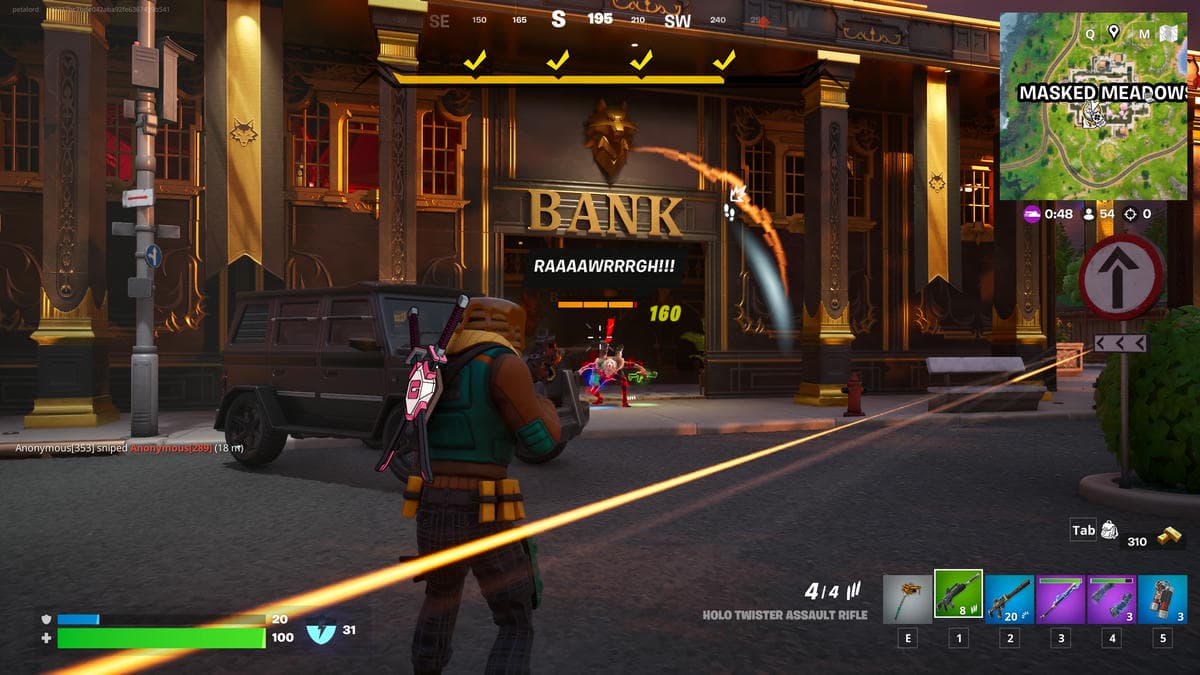
Task: Click the gold bars currency icon
Action: pyautogui.click(x=1167, y=535)
